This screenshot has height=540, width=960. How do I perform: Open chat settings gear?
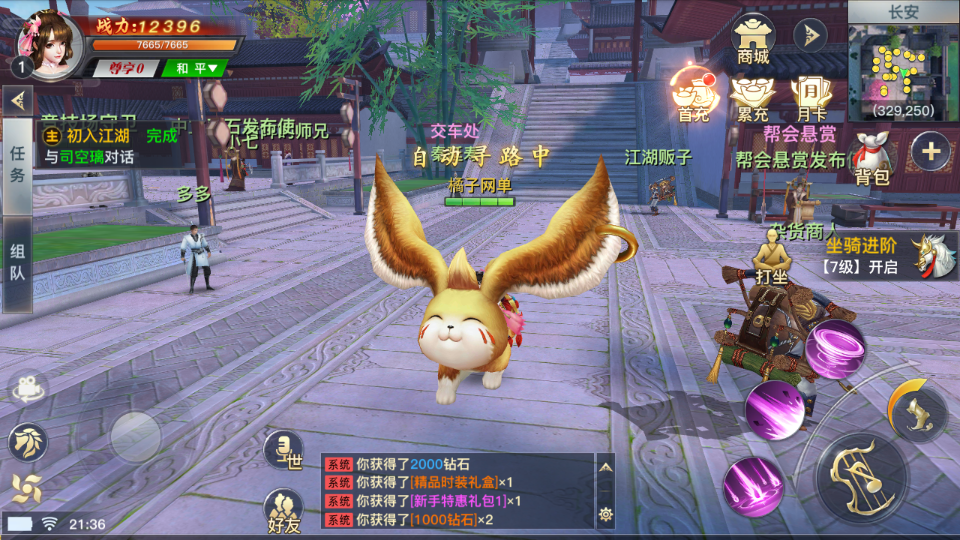(605, 514)
